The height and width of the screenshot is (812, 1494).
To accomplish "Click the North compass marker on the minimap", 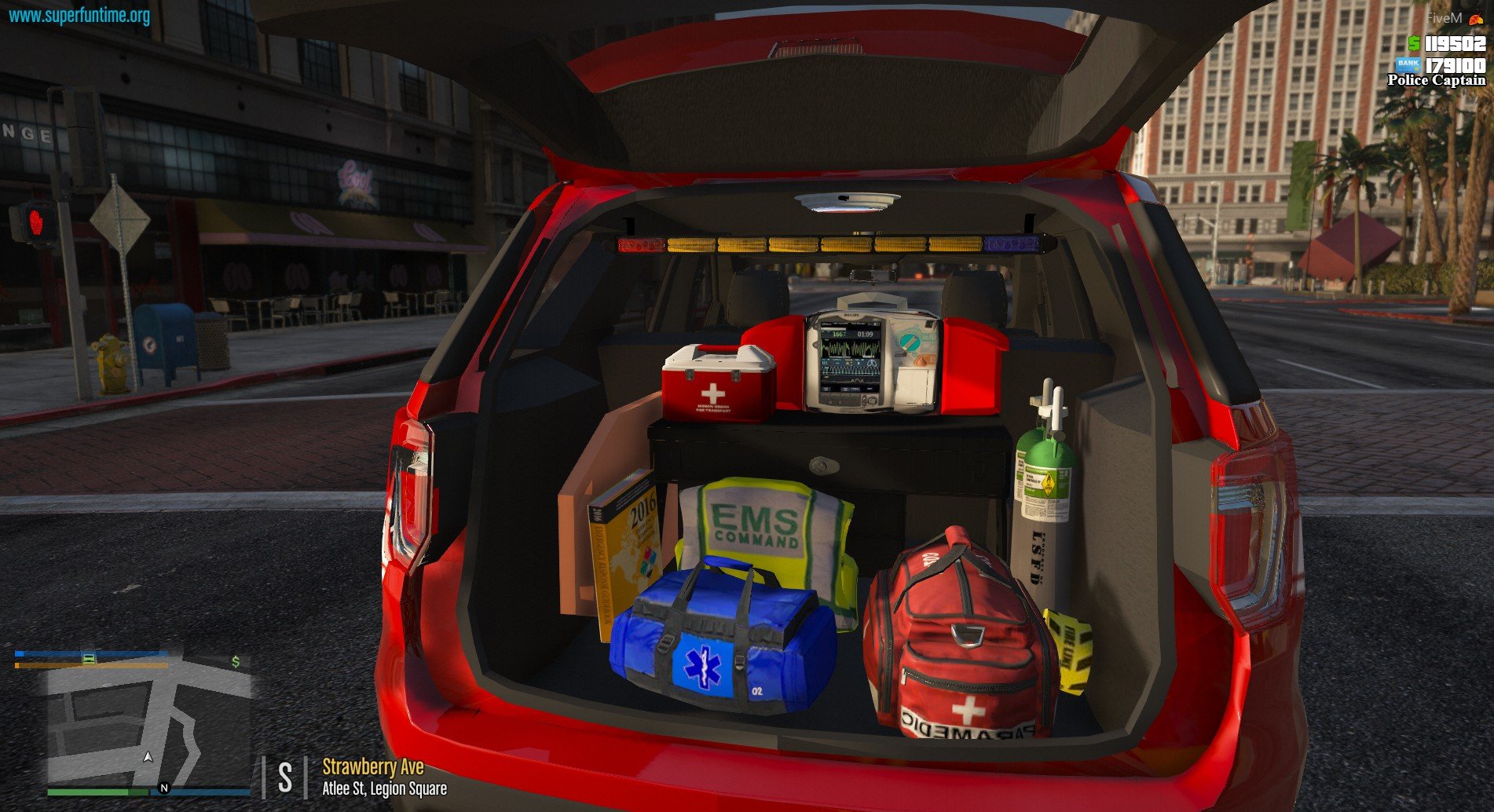I will (164, 788).
